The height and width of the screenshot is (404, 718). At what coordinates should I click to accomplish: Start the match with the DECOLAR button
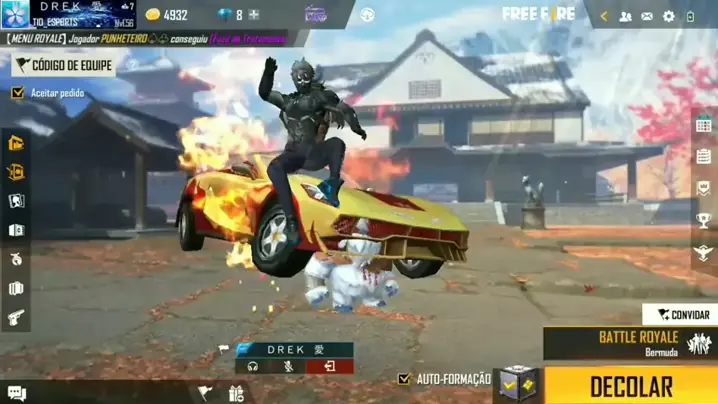point(631,386)
